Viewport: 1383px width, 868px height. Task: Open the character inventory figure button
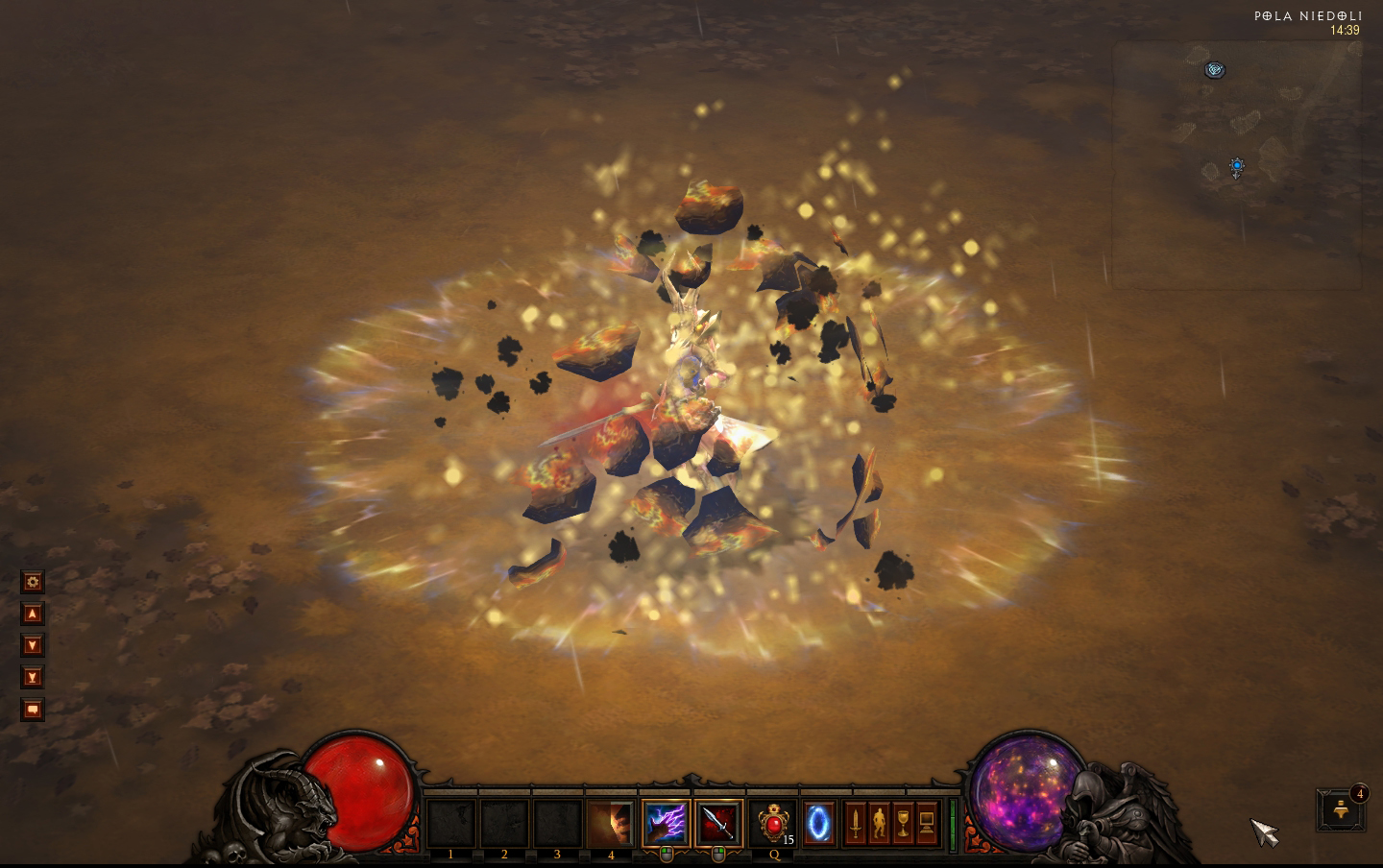click(880, 823)
